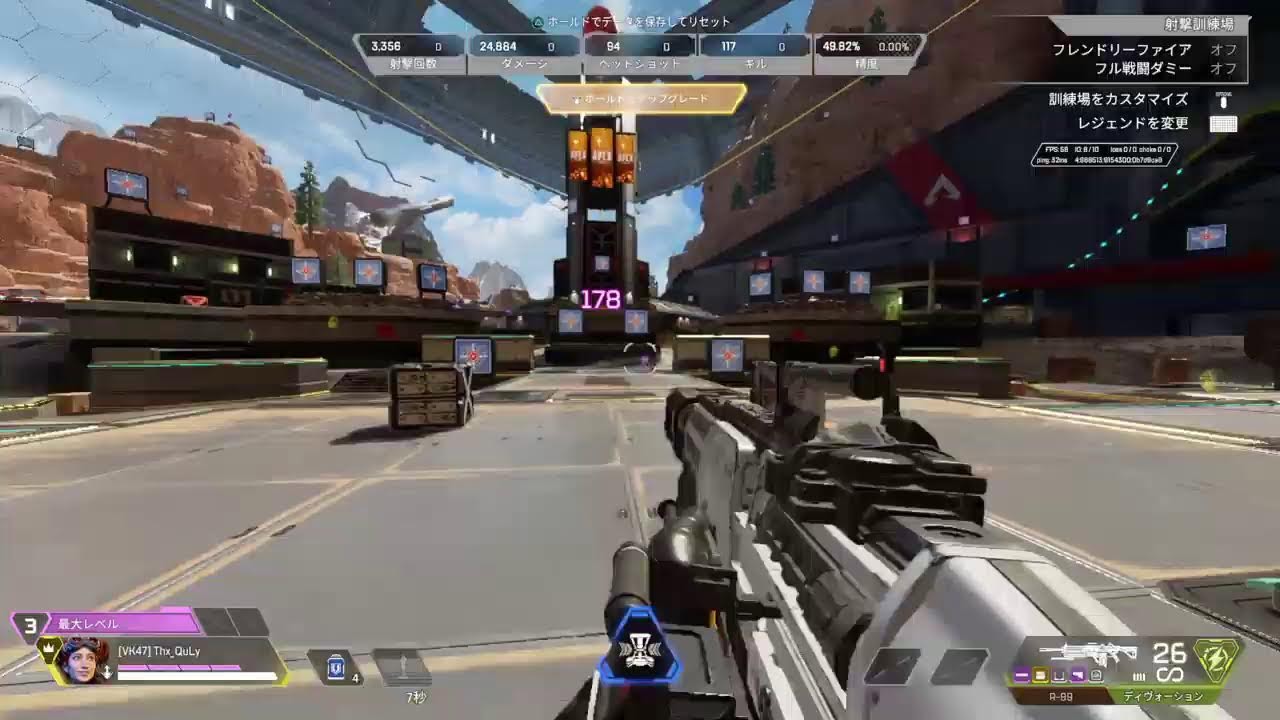Choose レジェンドを変更 to change legend
This screenshot has height=720, width=1280.
click(x=1132, y=123)
